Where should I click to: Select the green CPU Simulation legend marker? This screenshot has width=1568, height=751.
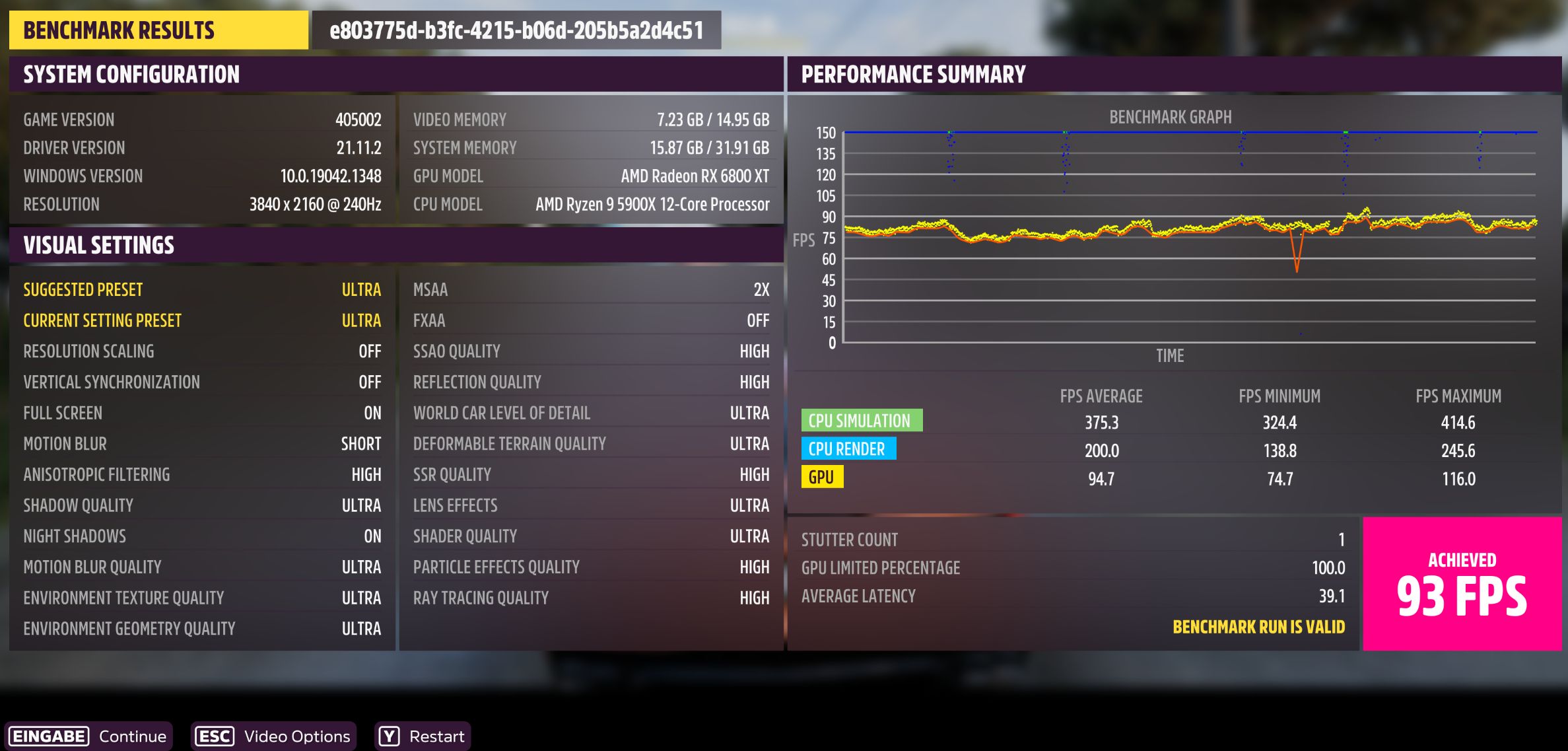click(862, 419)
